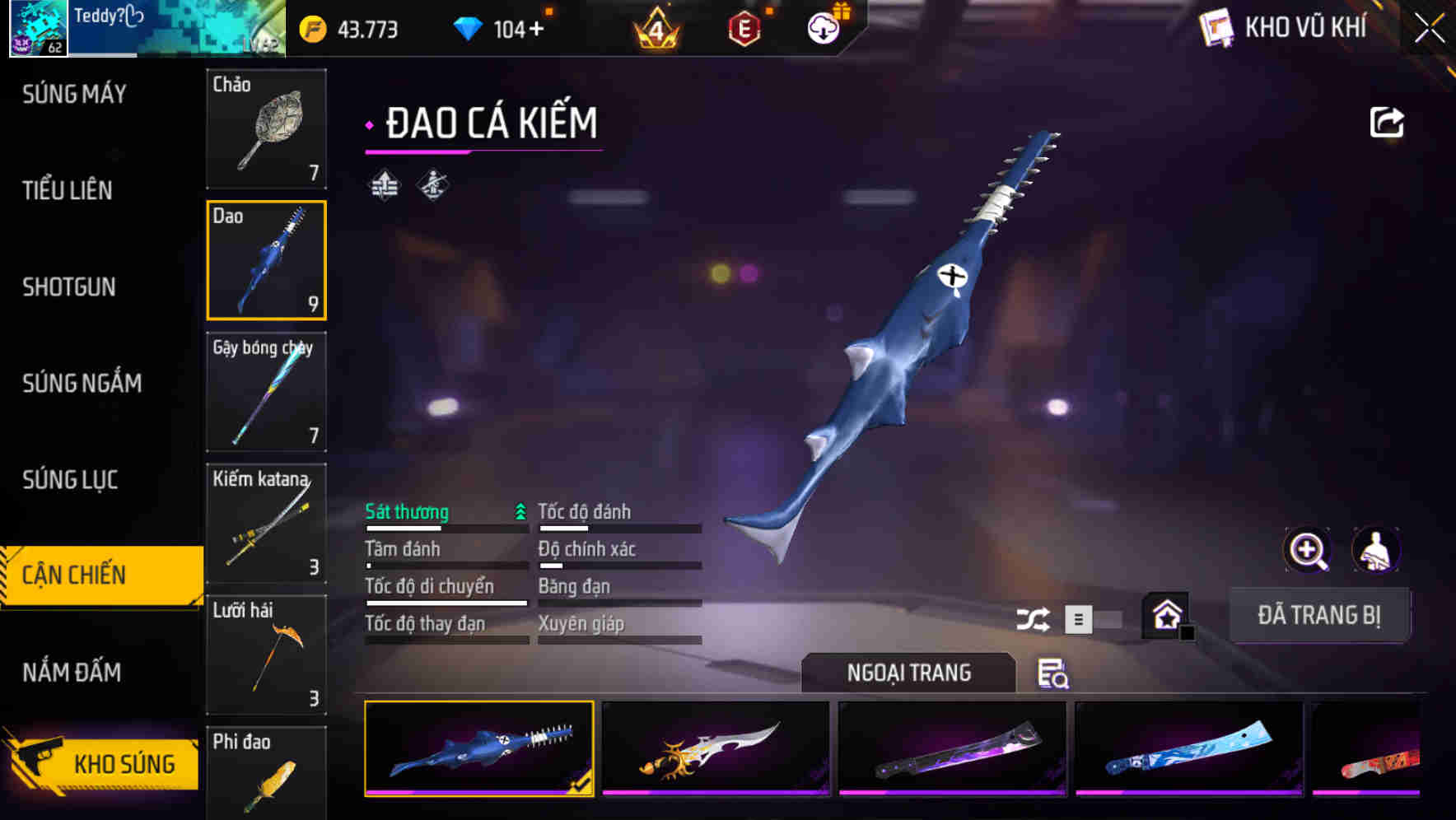
Task: Open the Shotgun weapon category
Action: [69, 287]
